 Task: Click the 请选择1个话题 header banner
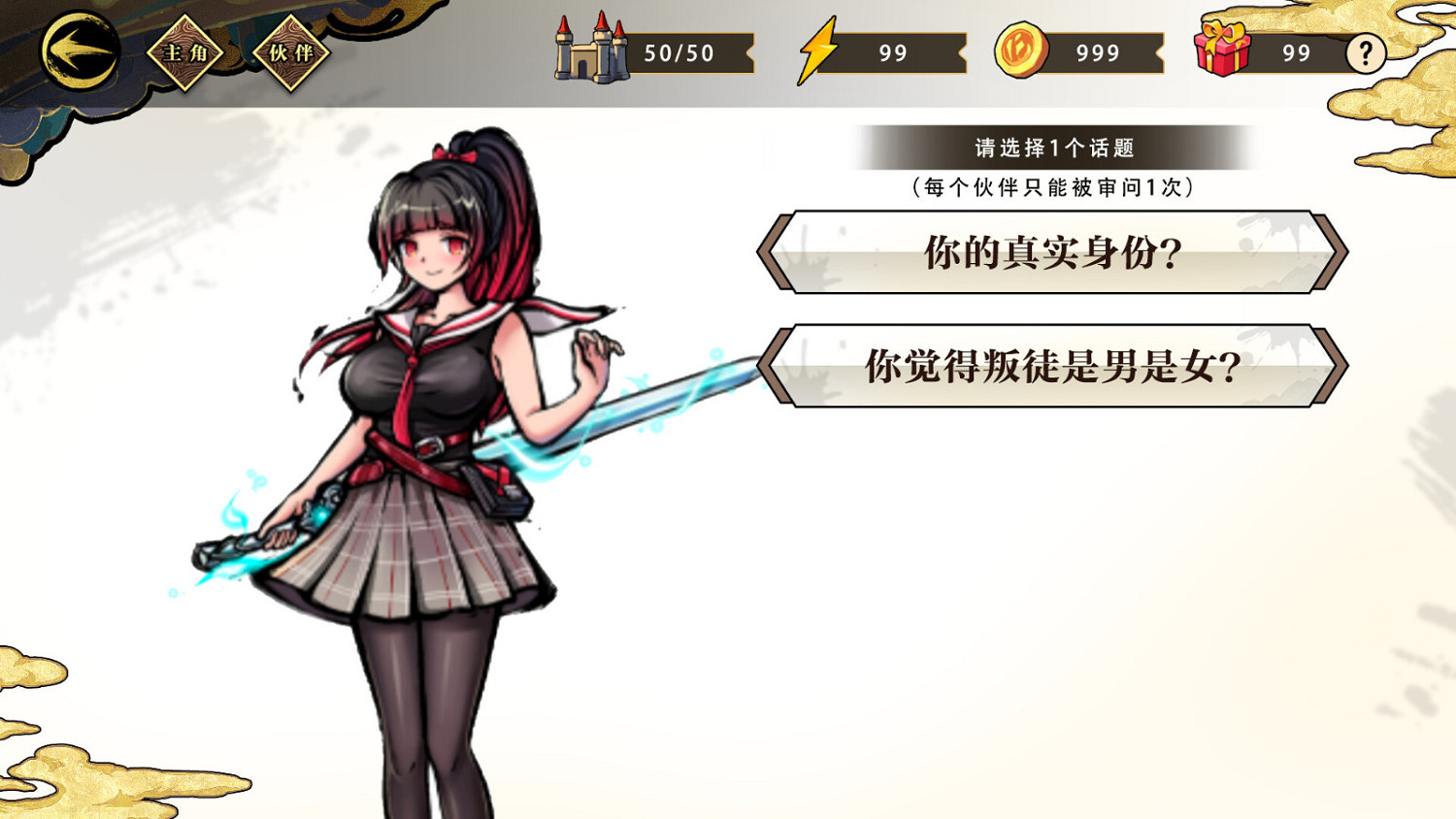1054,147
